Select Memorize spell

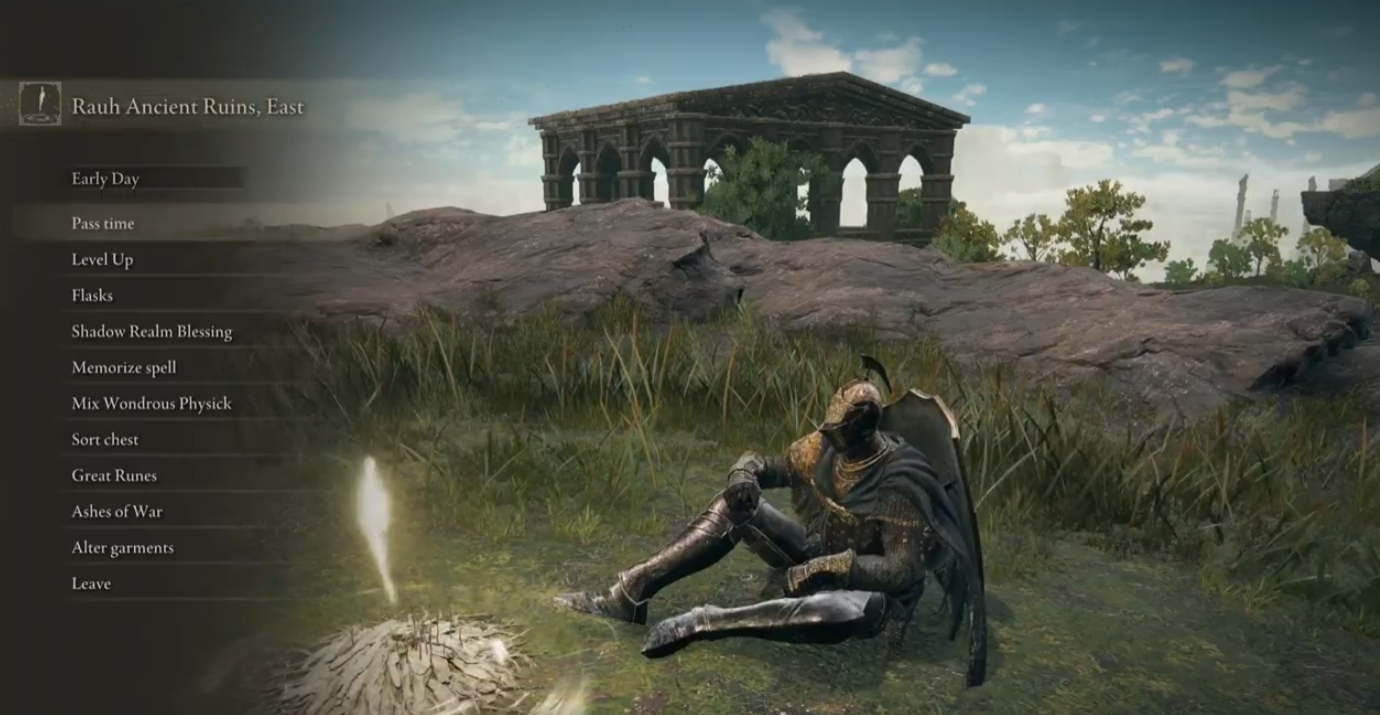pyautogui.click(x=124, y=368)
